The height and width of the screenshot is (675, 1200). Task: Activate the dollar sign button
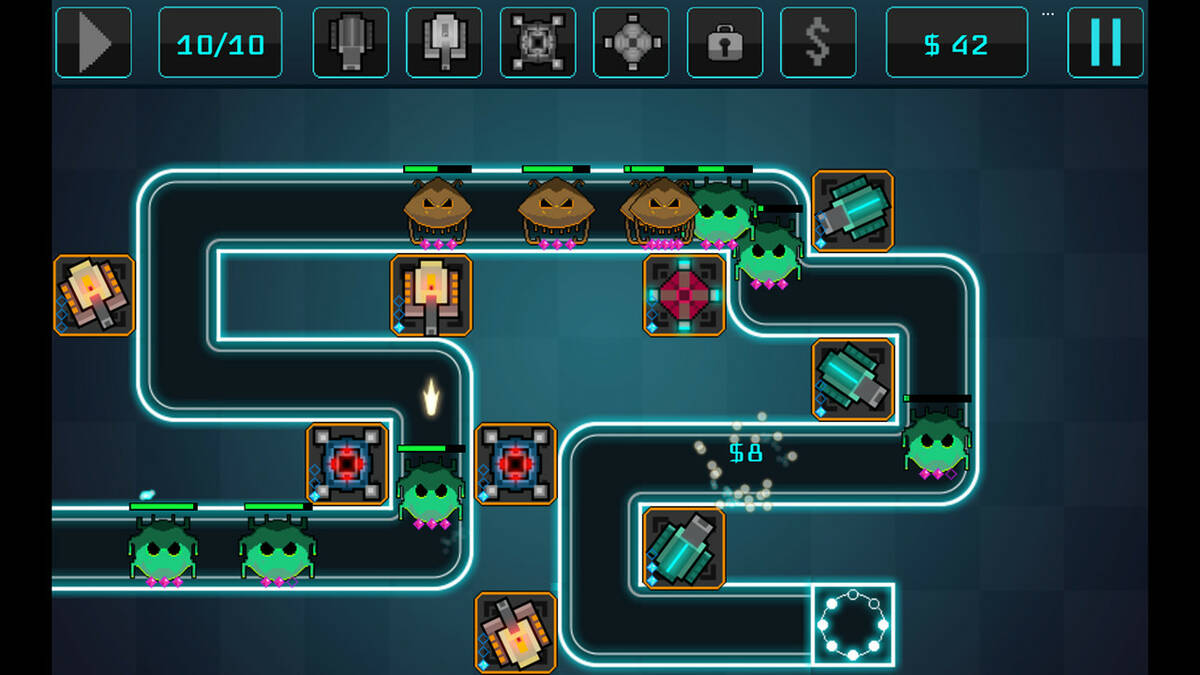coord(818,42)
